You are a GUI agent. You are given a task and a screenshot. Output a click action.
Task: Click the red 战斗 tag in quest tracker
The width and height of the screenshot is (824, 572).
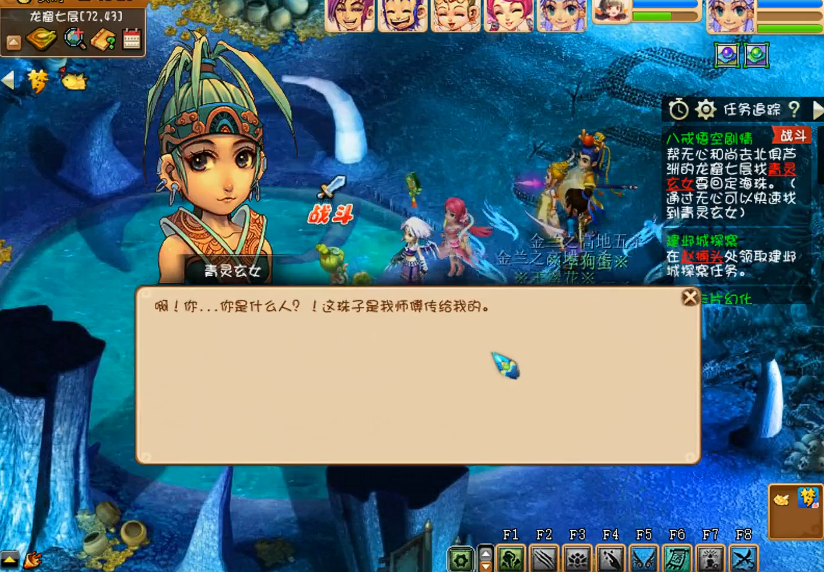tap(792, 136)
